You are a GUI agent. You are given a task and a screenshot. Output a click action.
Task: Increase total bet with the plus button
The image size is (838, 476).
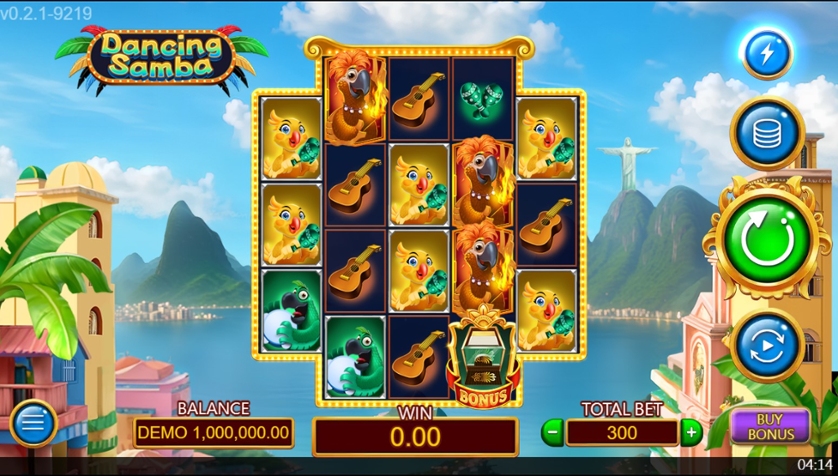[691, 432]
